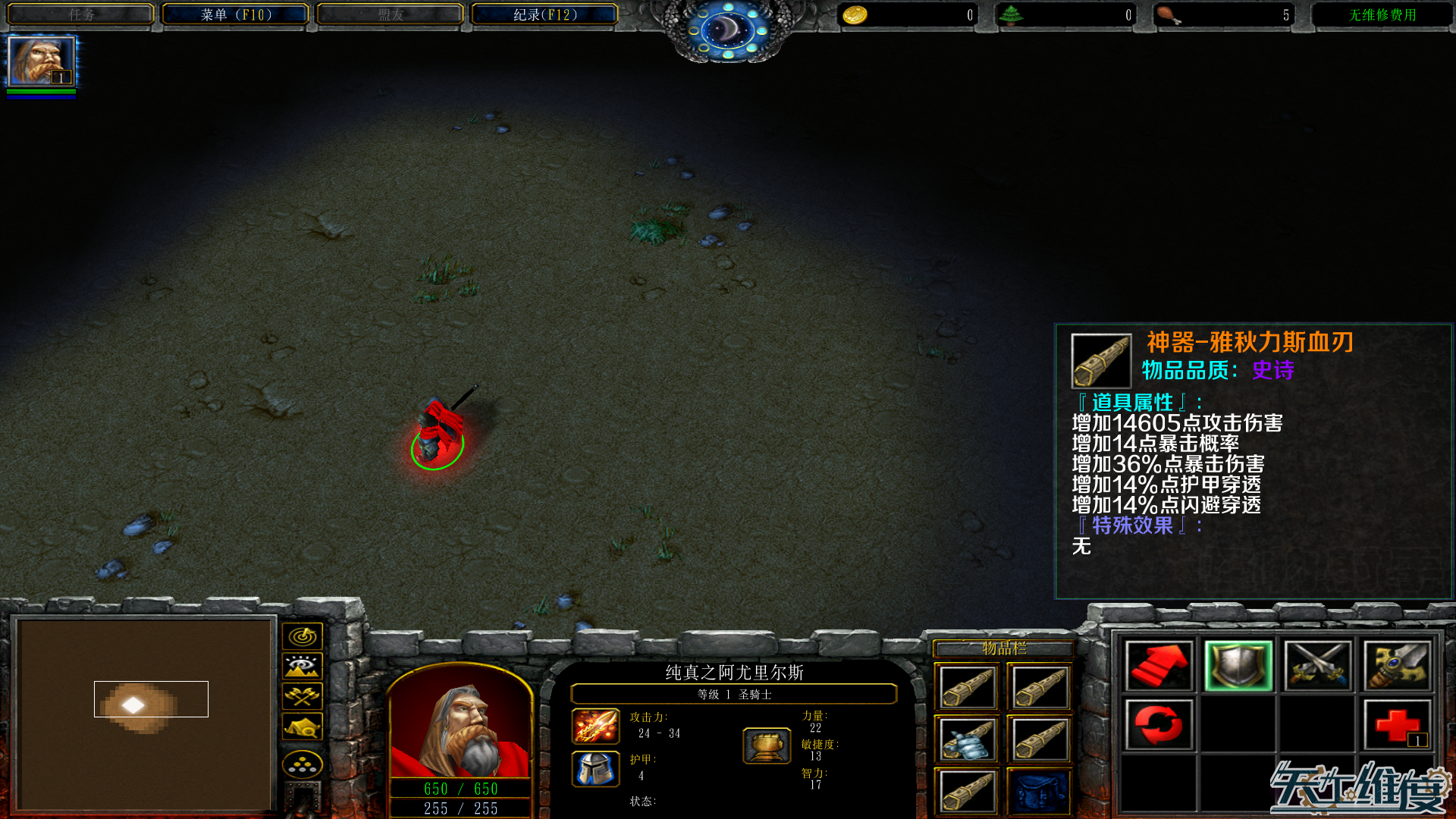
Task: Toggle ally color mode (crossed axes icon)
Action: [303, 696]
